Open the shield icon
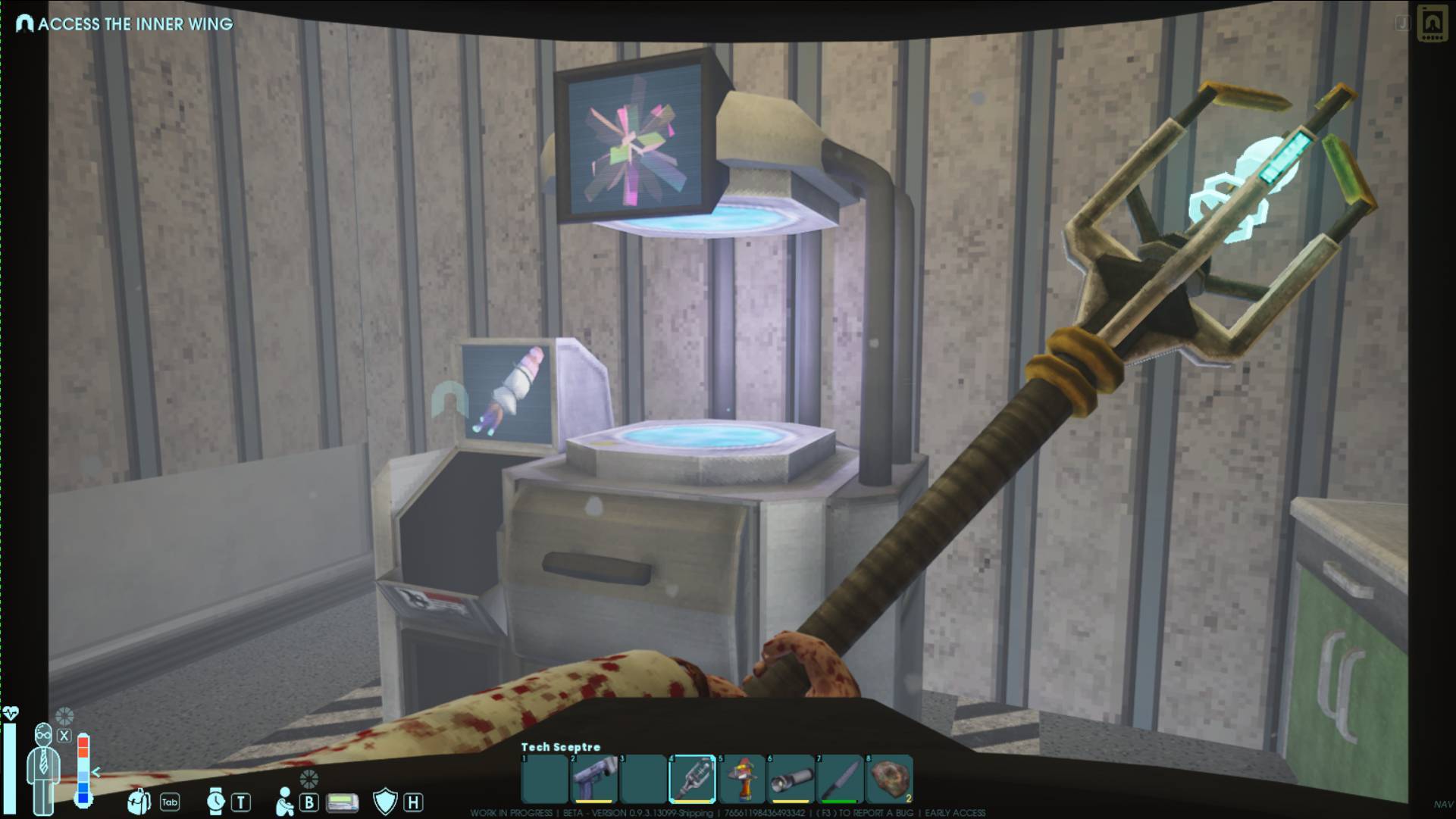The image size is (1456, 819). [385, 802]
